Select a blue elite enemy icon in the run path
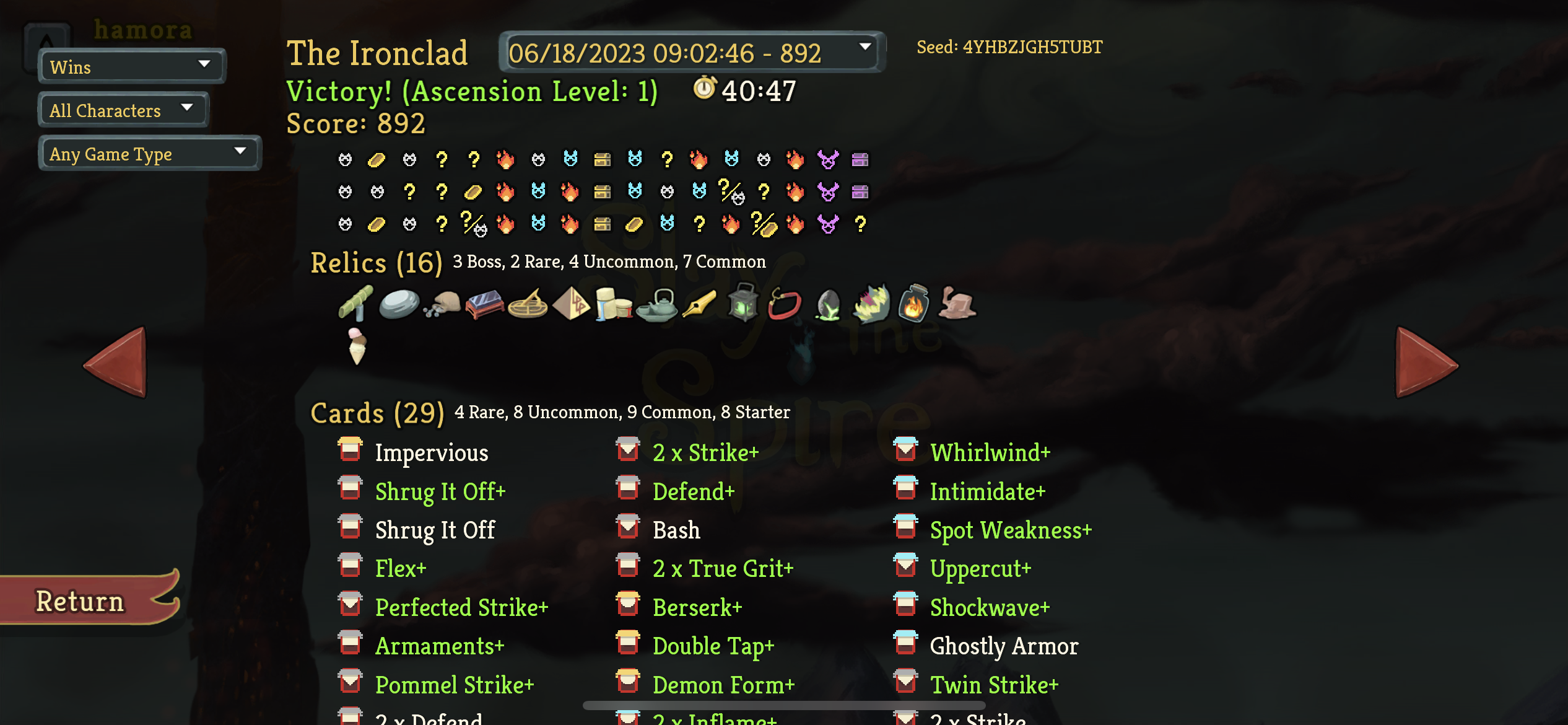This screenshot has height=725, width=1568. point(573,159)
